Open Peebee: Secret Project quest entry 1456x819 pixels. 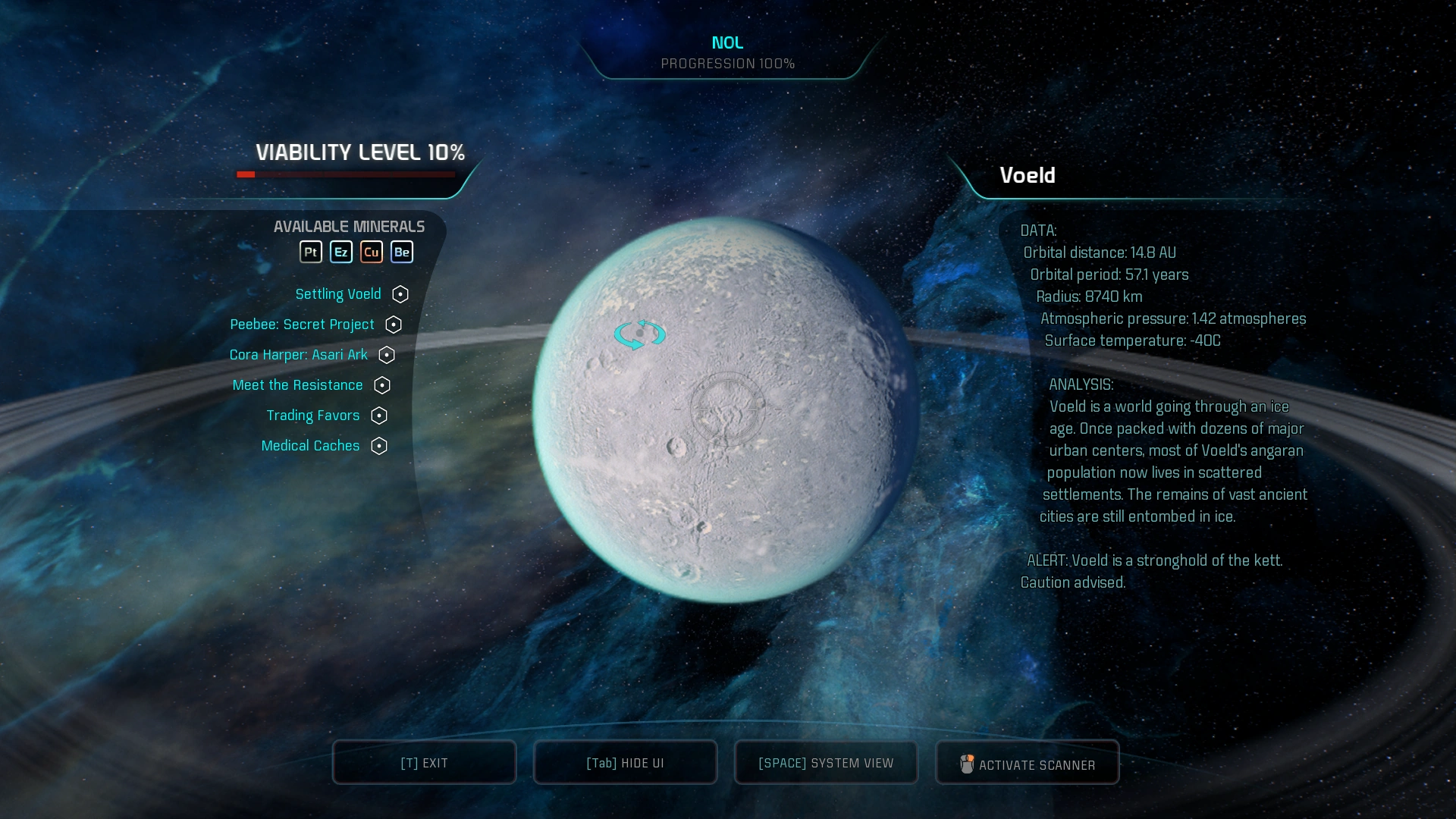(x=302, y=325)
